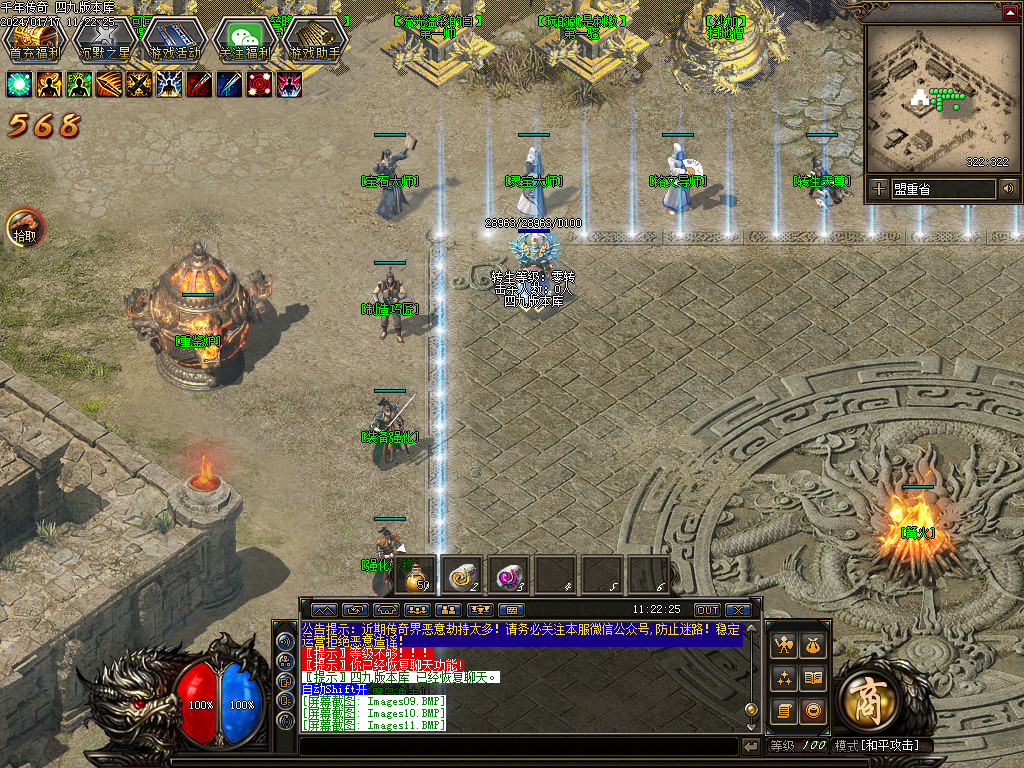1024x768 pixels.
Task: Toggle sound with the speaker button
Action: 1008,188
